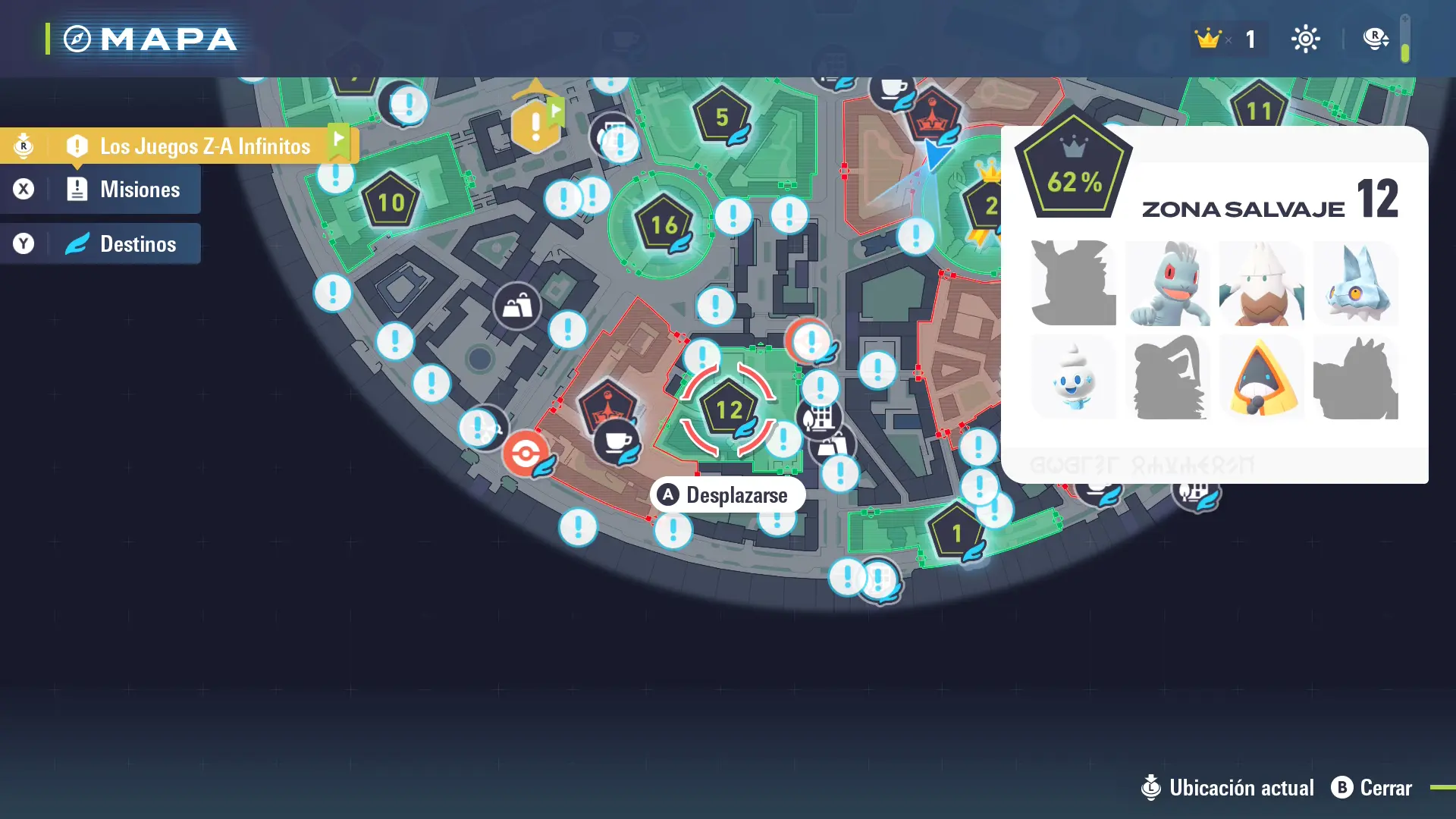Select Wild Zone 1 map marker

(955, 534)
